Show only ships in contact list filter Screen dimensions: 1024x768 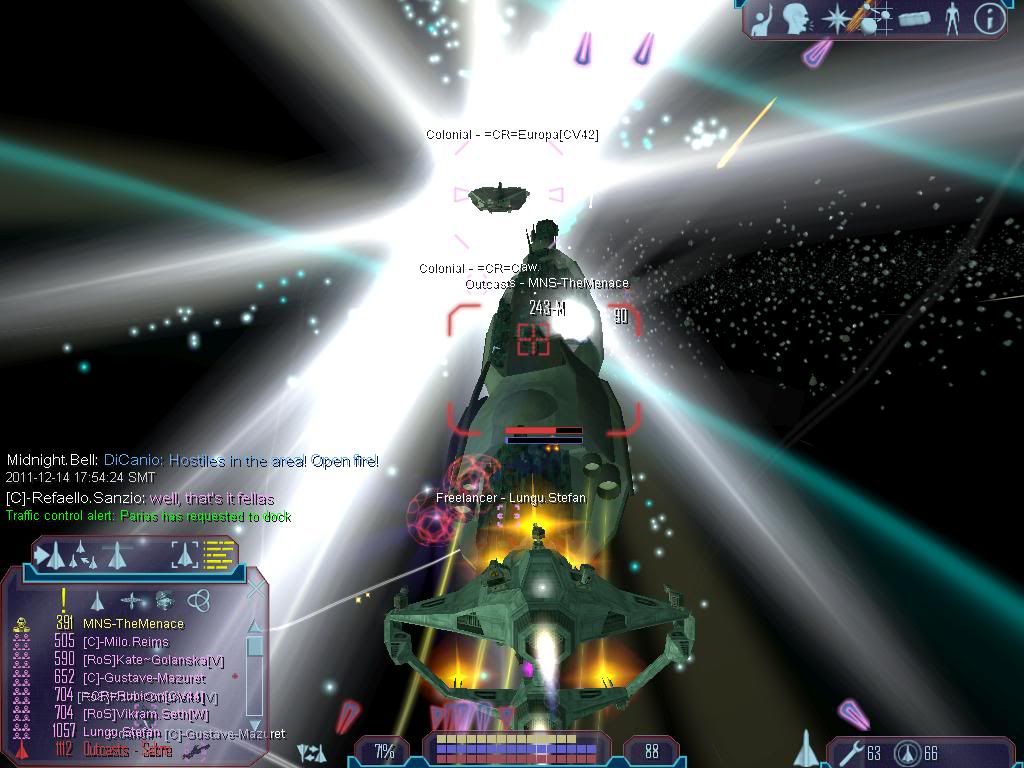click(x=97, y=600)
